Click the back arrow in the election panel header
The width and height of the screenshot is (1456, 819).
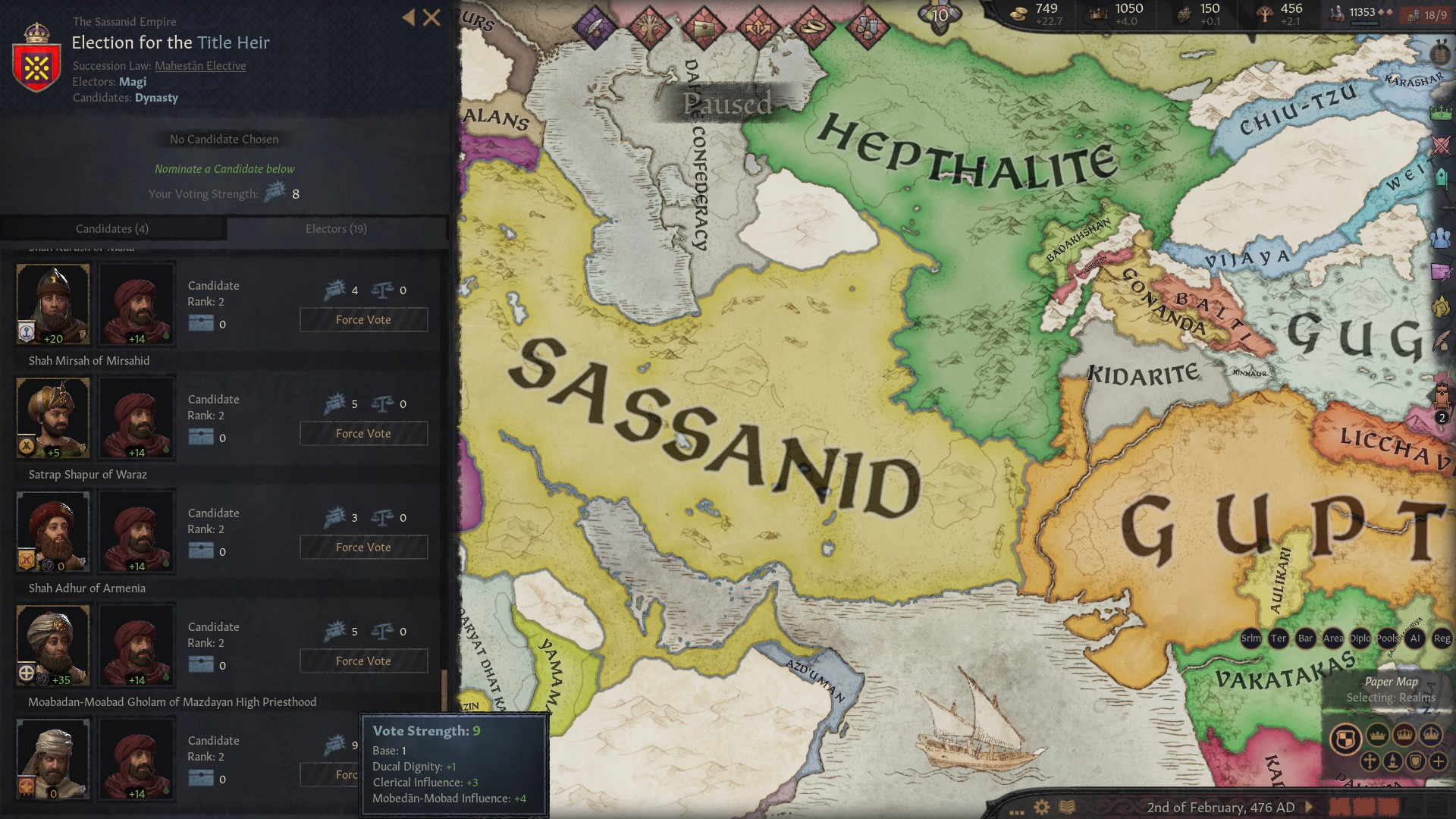pyautogui.click(x=408, y=17)
